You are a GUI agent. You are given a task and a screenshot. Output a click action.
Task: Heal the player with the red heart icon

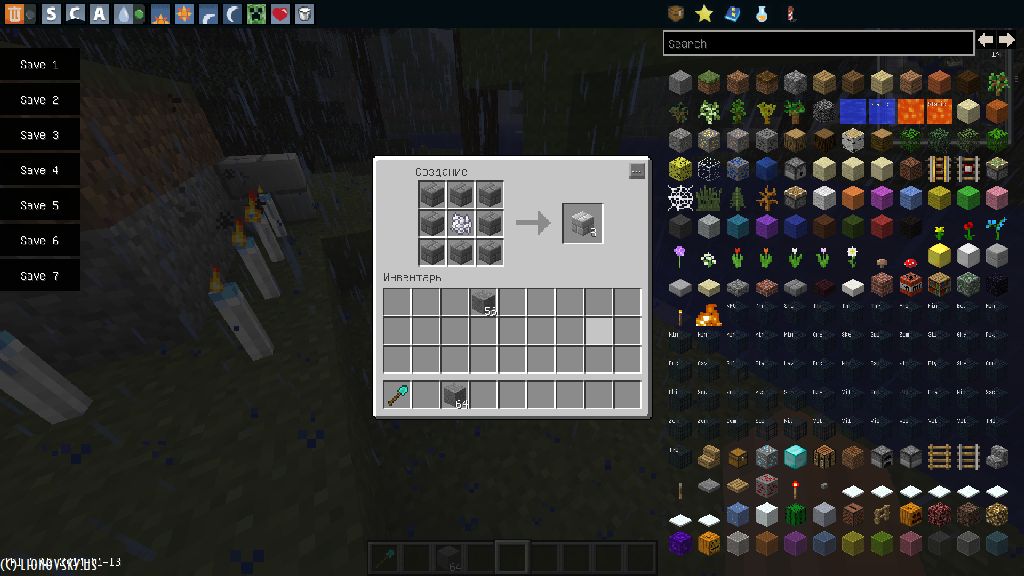click(x=280, y=14)
